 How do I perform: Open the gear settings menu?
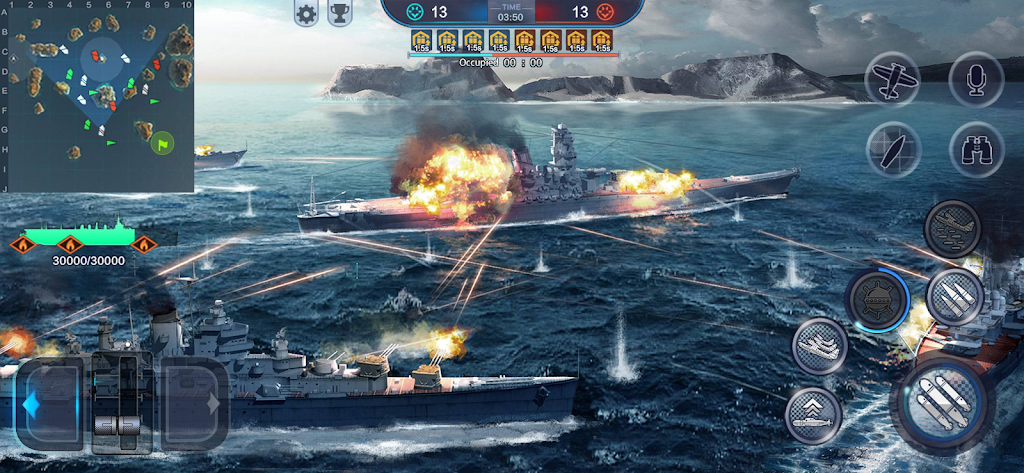click(x=306, y=13)
